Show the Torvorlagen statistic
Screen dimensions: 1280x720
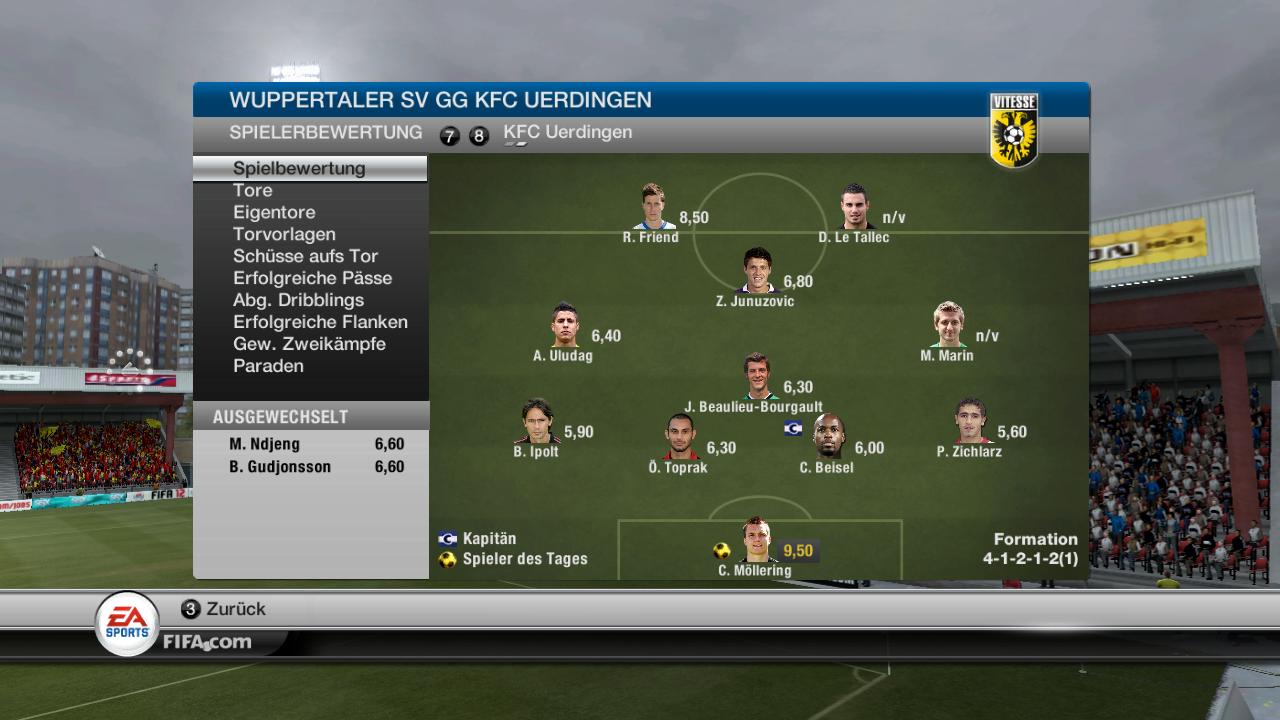pos(284,234)
